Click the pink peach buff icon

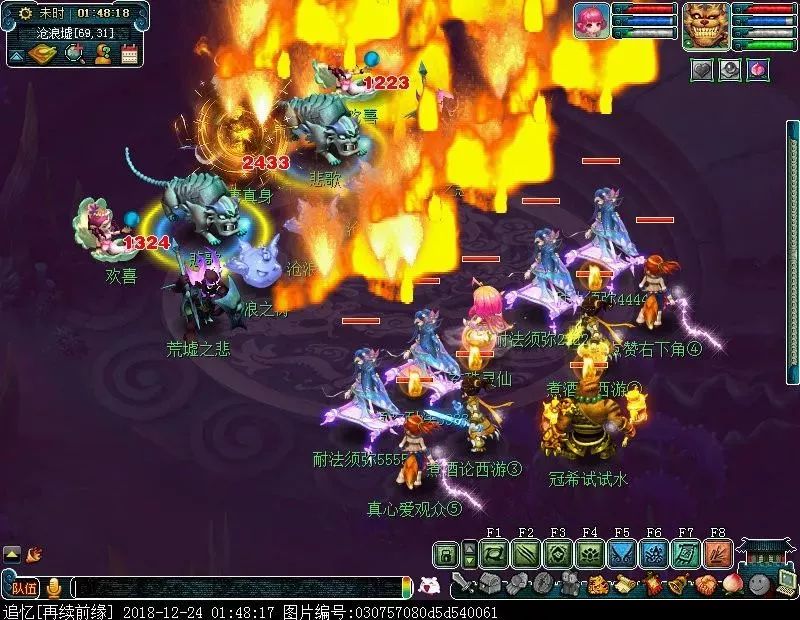[x=757, y=69]
